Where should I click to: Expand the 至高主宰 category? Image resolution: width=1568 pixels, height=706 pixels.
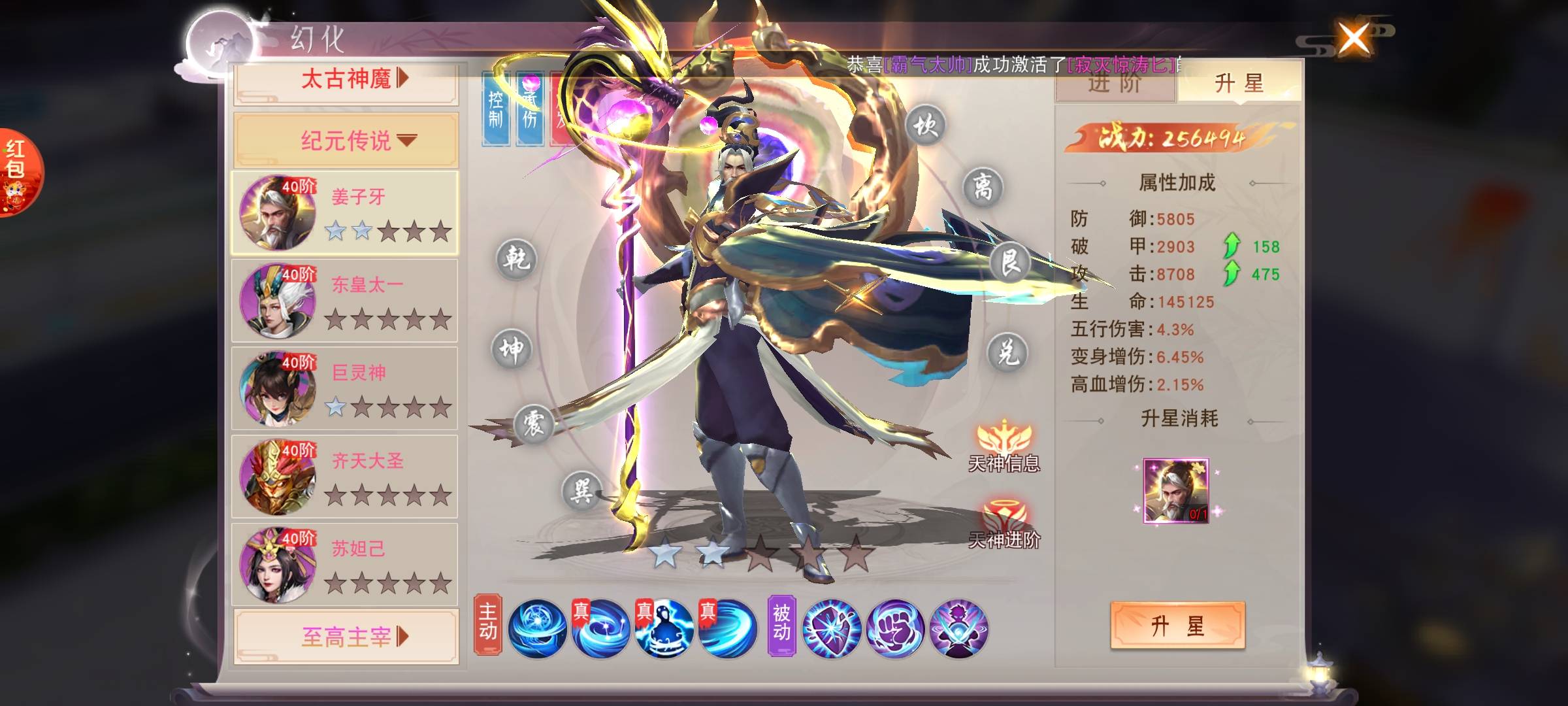[x=346, y=636]
